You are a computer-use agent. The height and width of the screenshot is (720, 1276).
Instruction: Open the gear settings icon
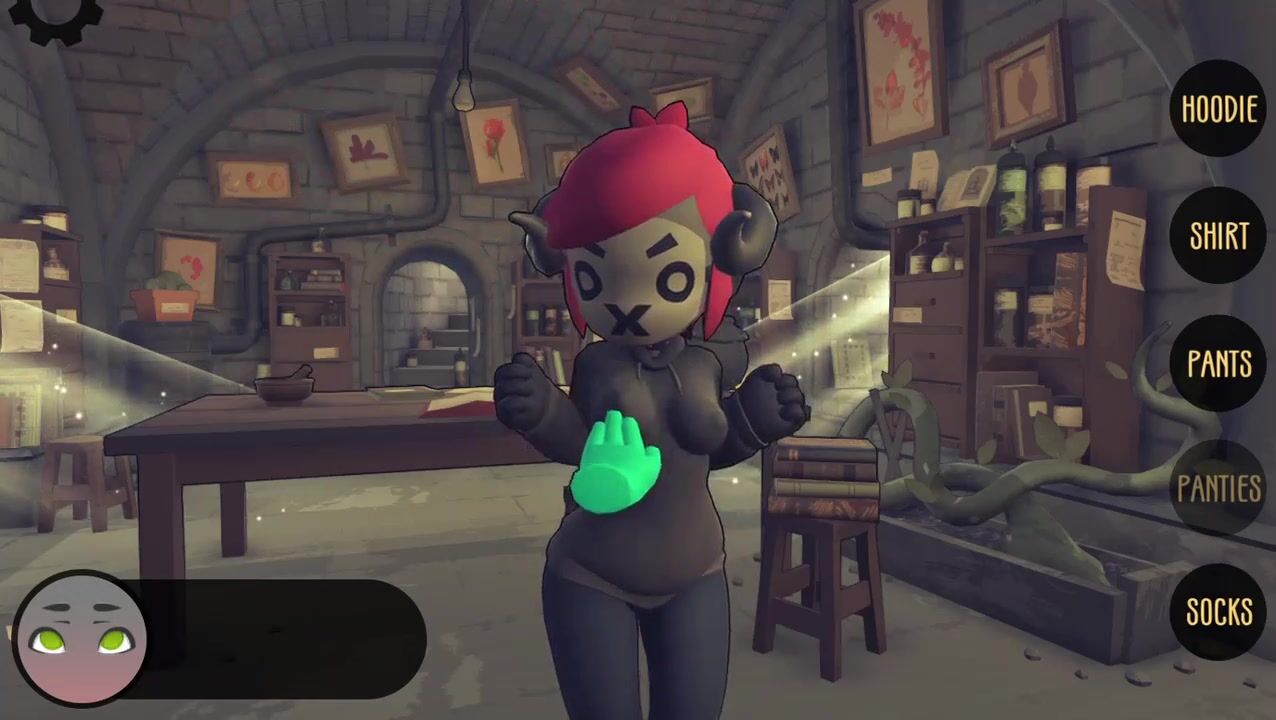60,16
